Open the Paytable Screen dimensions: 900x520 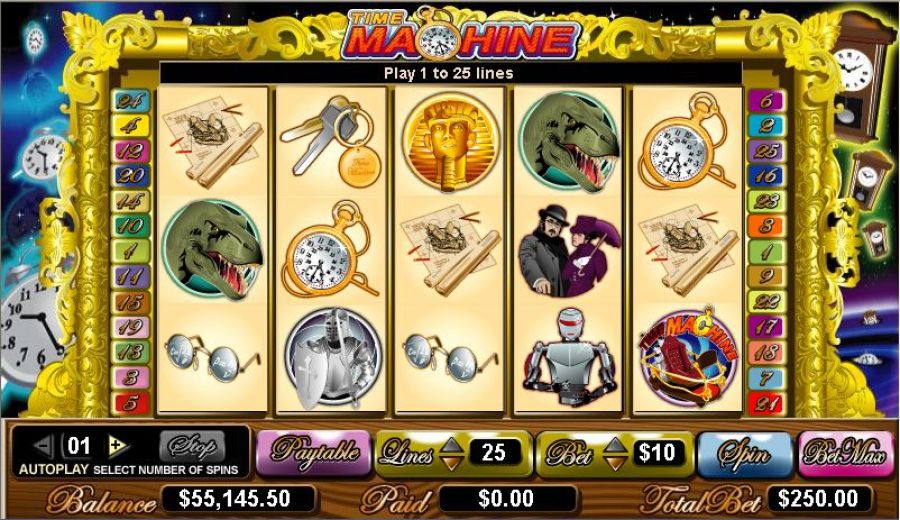(x=311, y=453)
